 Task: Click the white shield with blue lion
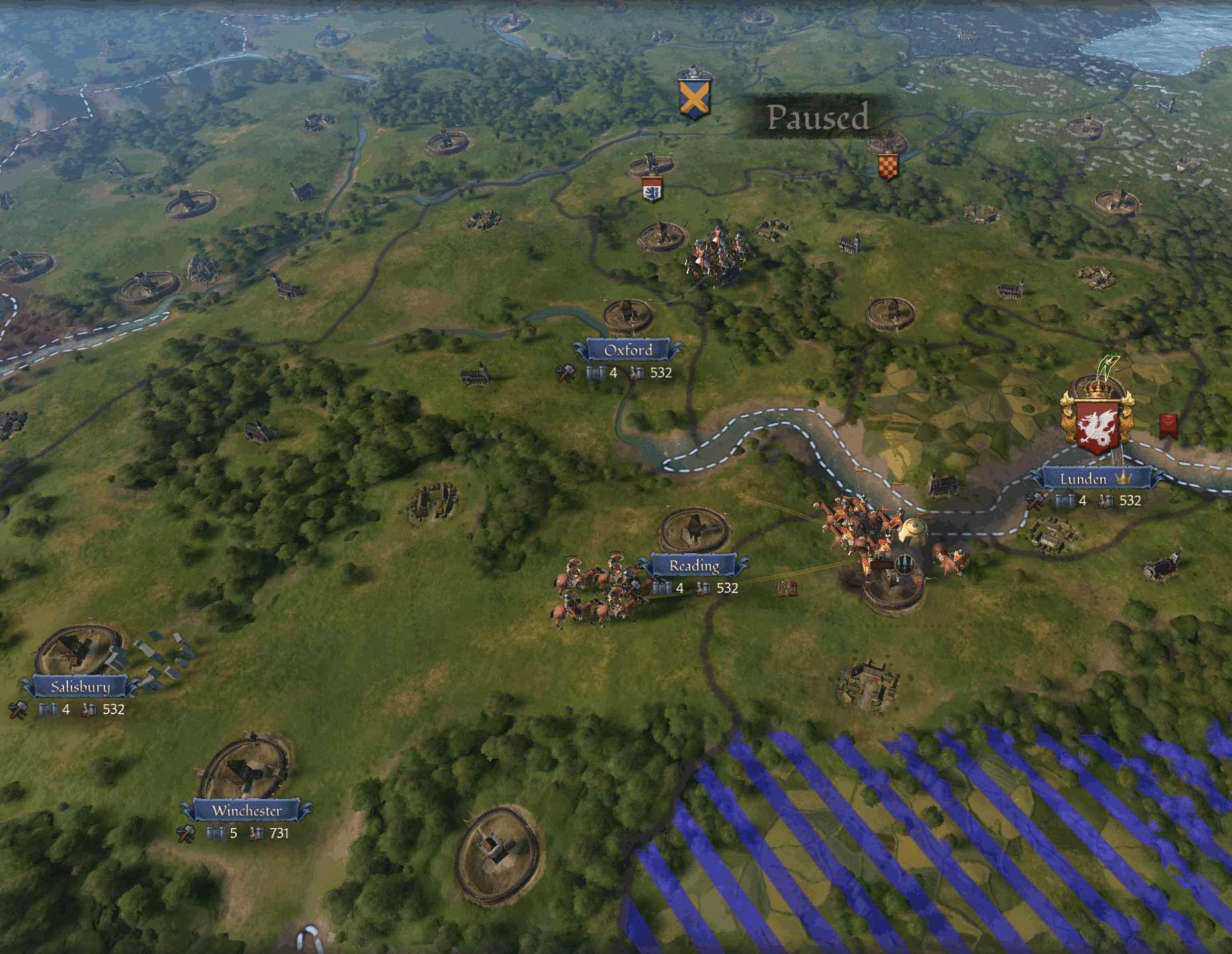click(652, 189)
